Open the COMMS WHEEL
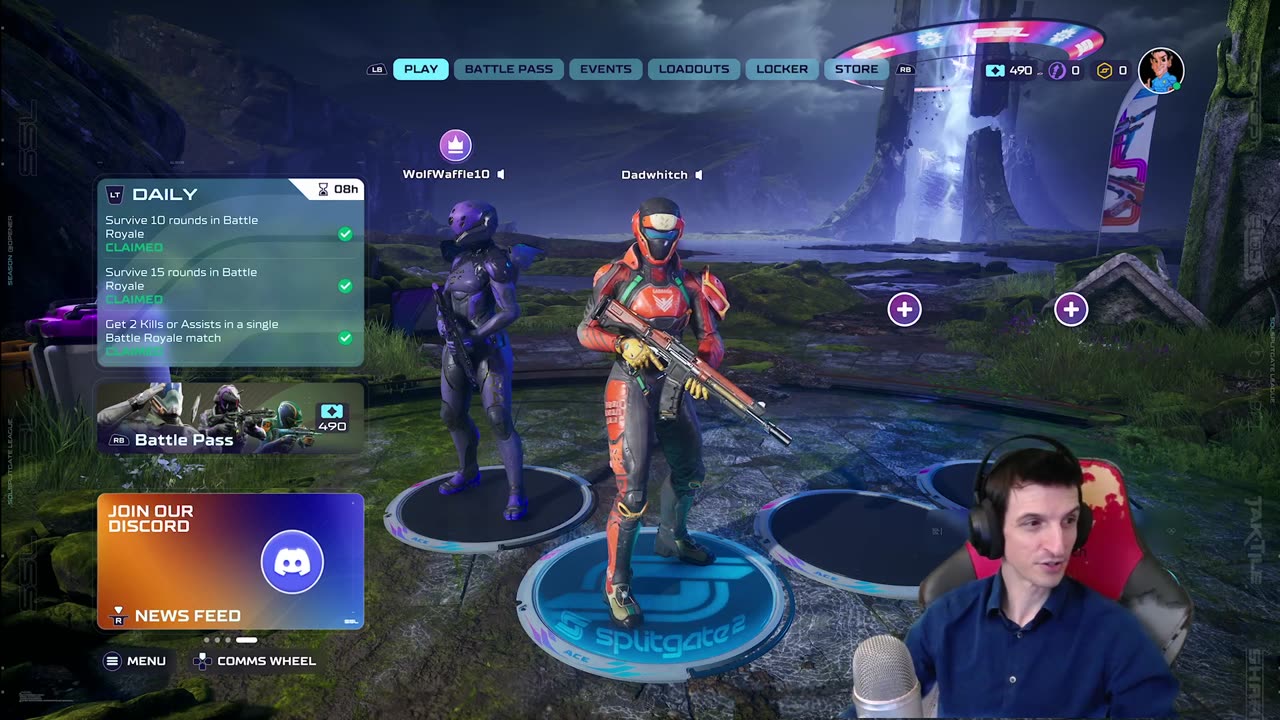The width and height of the screenshot is (1280, 720). [x=255, y=661]
